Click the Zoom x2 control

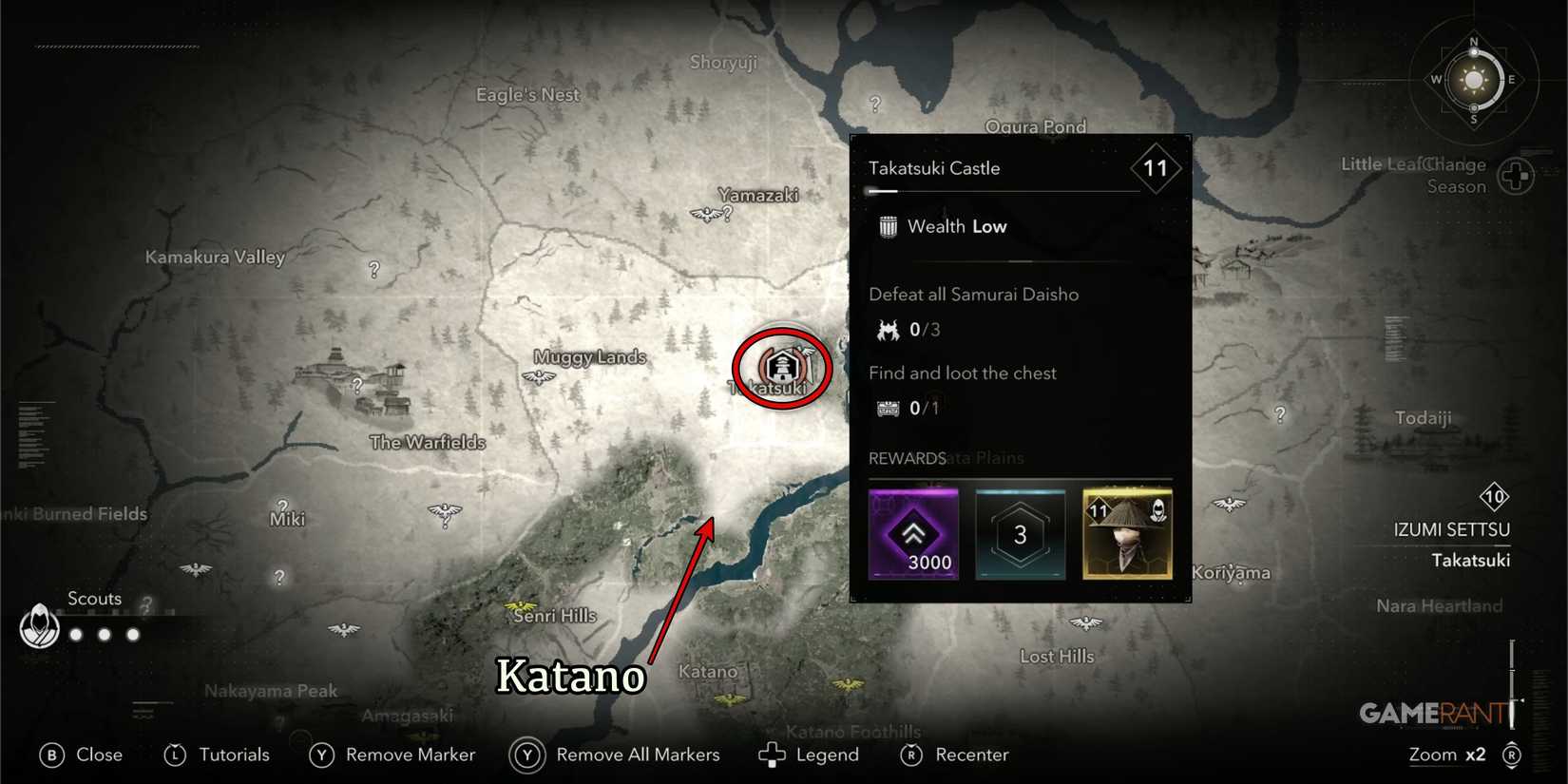[x=1446, y=755]
